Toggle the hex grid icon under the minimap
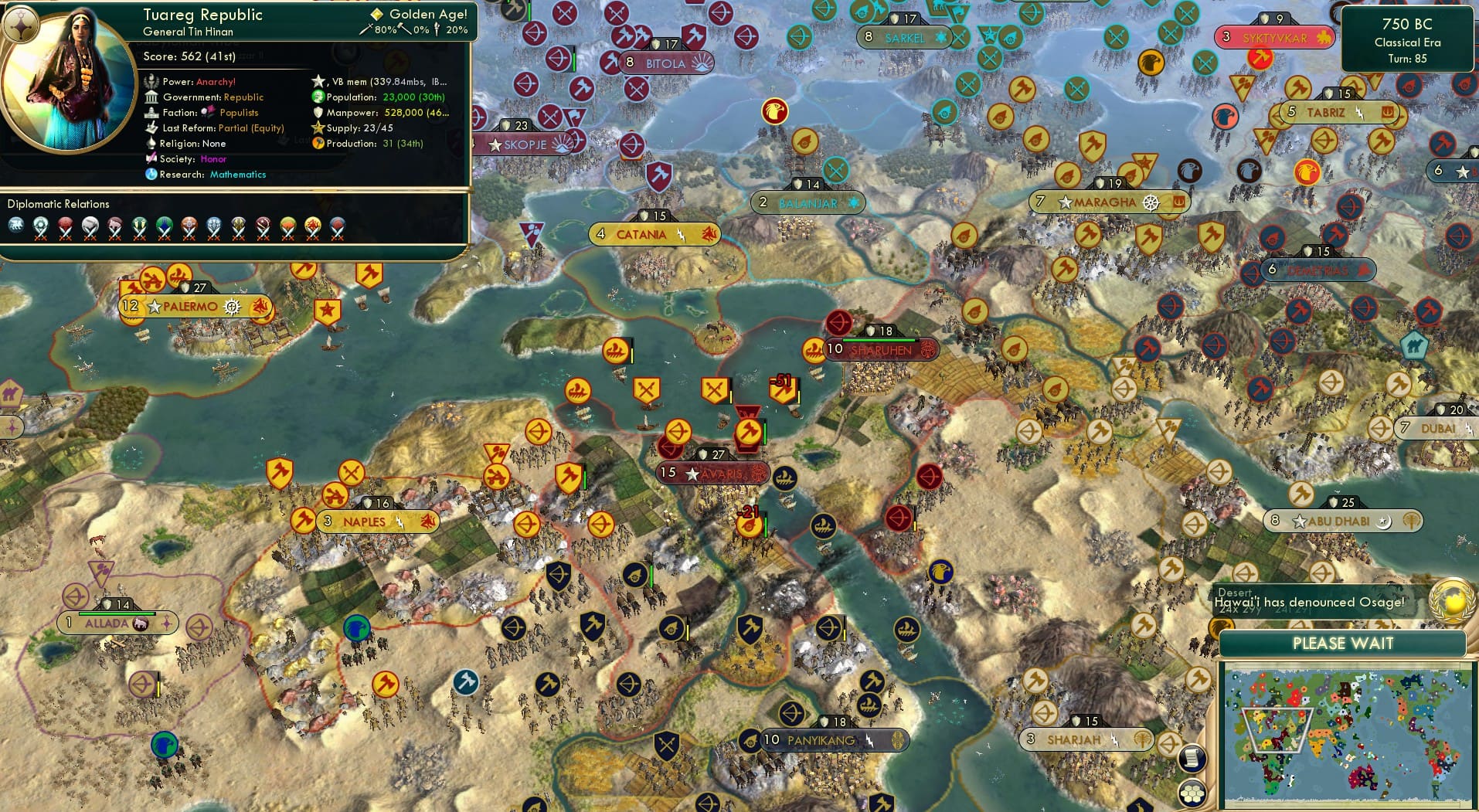 click(1192, 793)
